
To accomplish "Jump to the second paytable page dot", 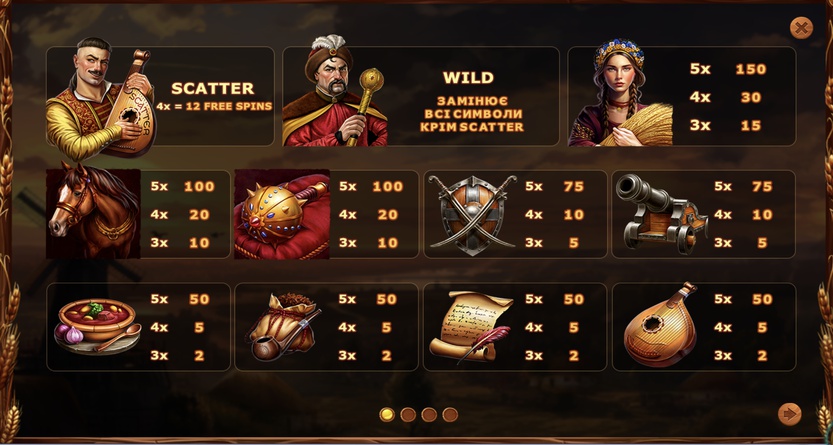I will [408, 414].
